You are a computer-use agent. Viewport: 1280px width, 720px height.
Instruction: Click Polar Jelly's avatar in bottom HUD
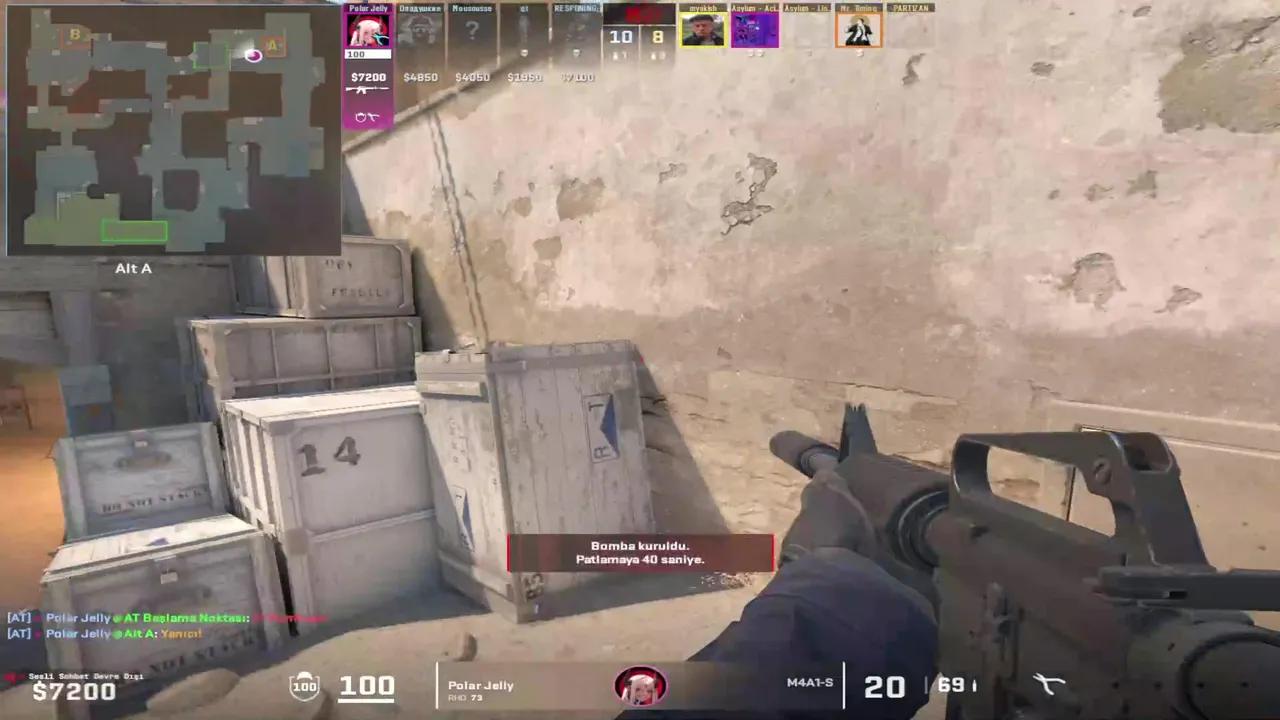pos(640,685)
